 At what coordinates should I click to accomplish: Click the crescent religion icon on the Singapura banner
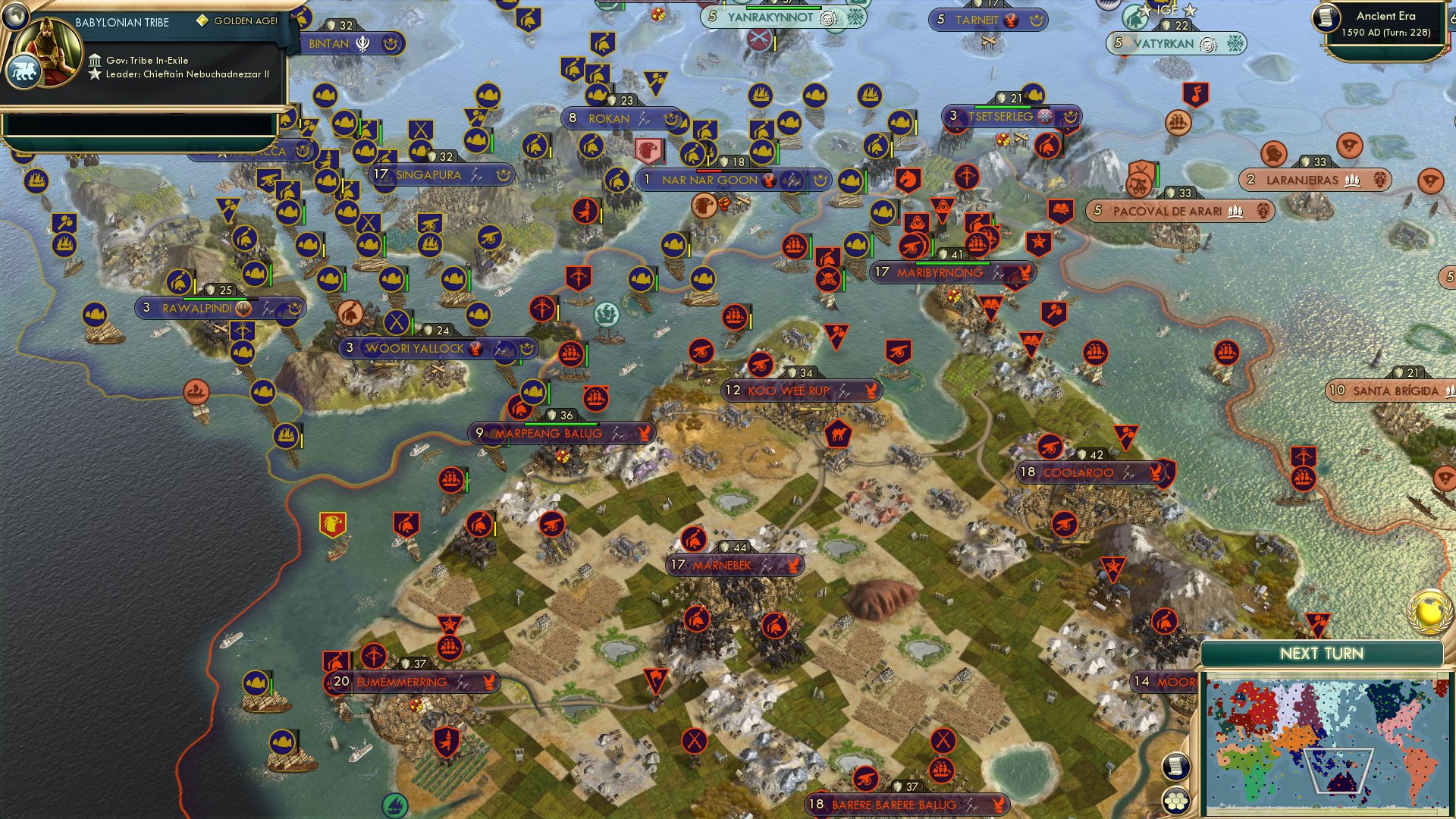[504, 174]
